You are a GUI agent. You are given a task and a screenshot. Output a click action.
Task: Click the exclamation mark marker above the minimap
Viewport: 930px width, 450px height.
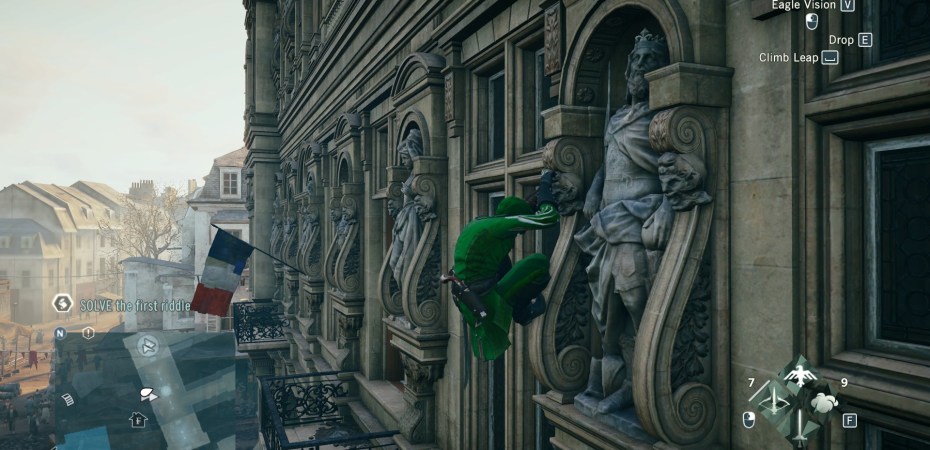(88, 333)
